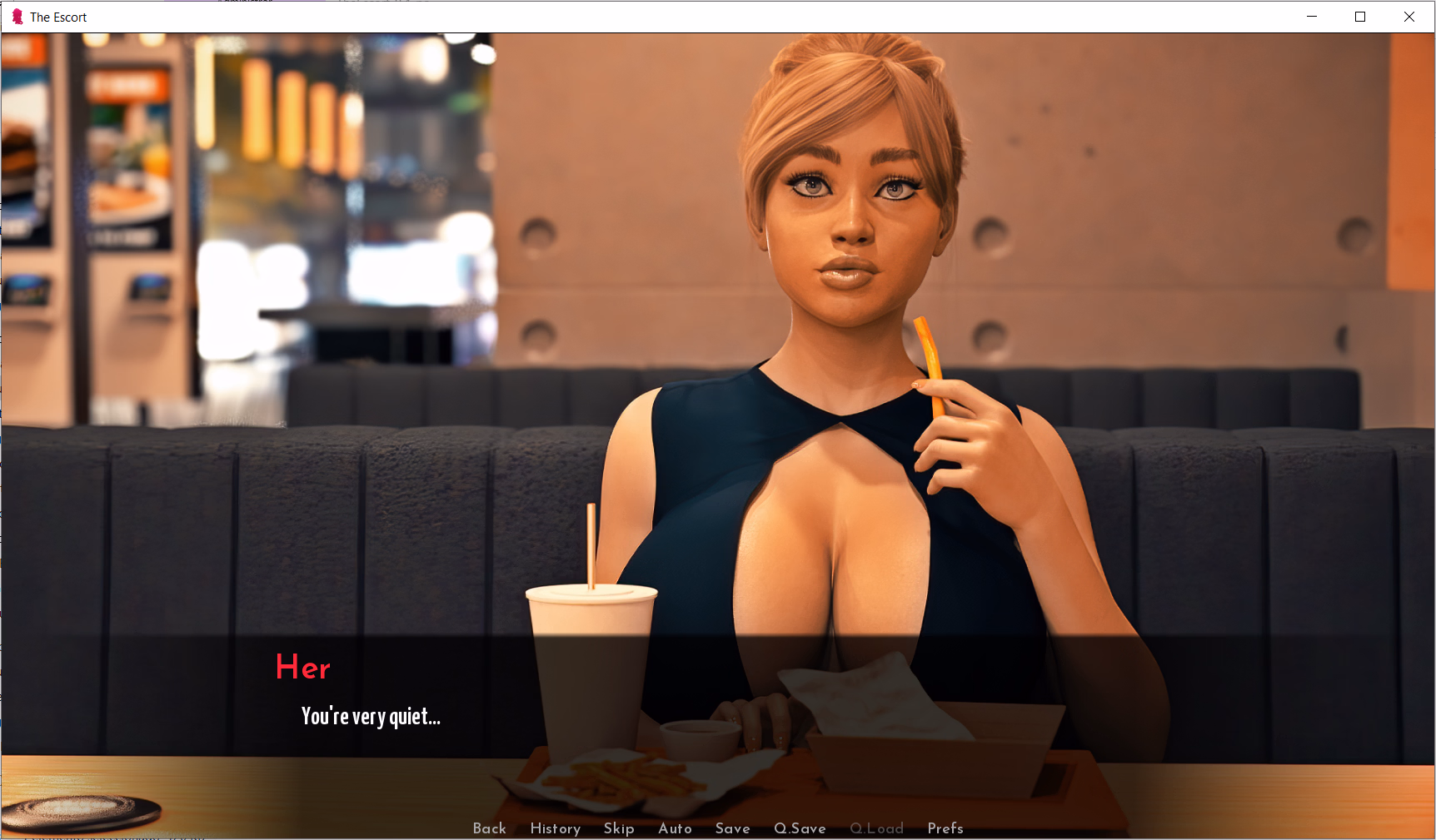Image resolution: width=1436 pixels, height=840 pixels.
Task: Click the title bar text 'The Escort'
Action: 58,16
